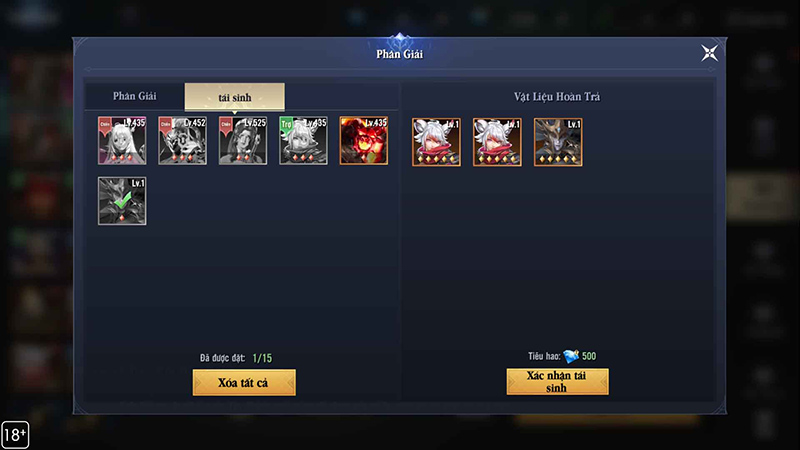
Task: Inspect the dark horned Lv.1 returned hero
Action: [558, 142]
